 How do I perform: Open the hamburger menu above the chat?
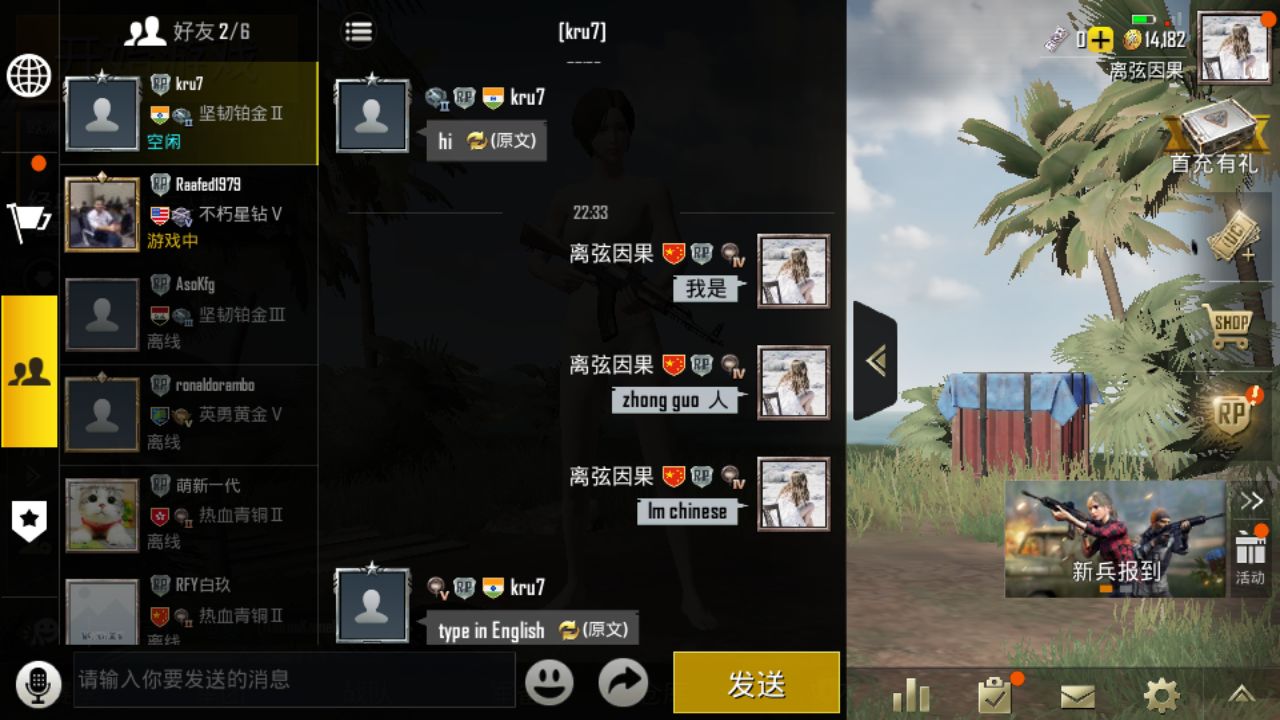[x=357, y=31]
